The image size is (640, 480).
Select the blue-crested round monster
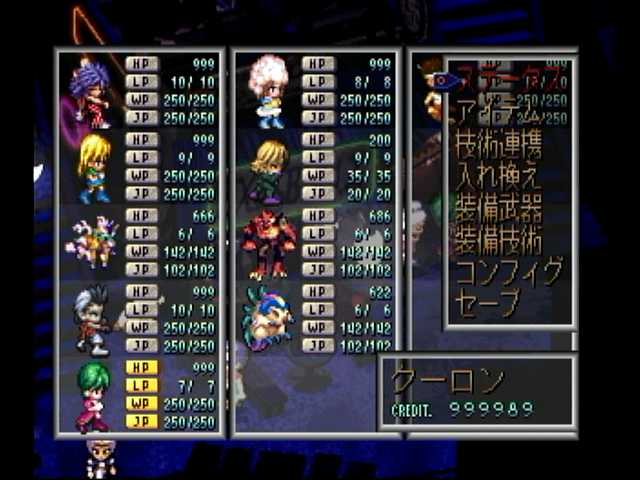[268, 320]
